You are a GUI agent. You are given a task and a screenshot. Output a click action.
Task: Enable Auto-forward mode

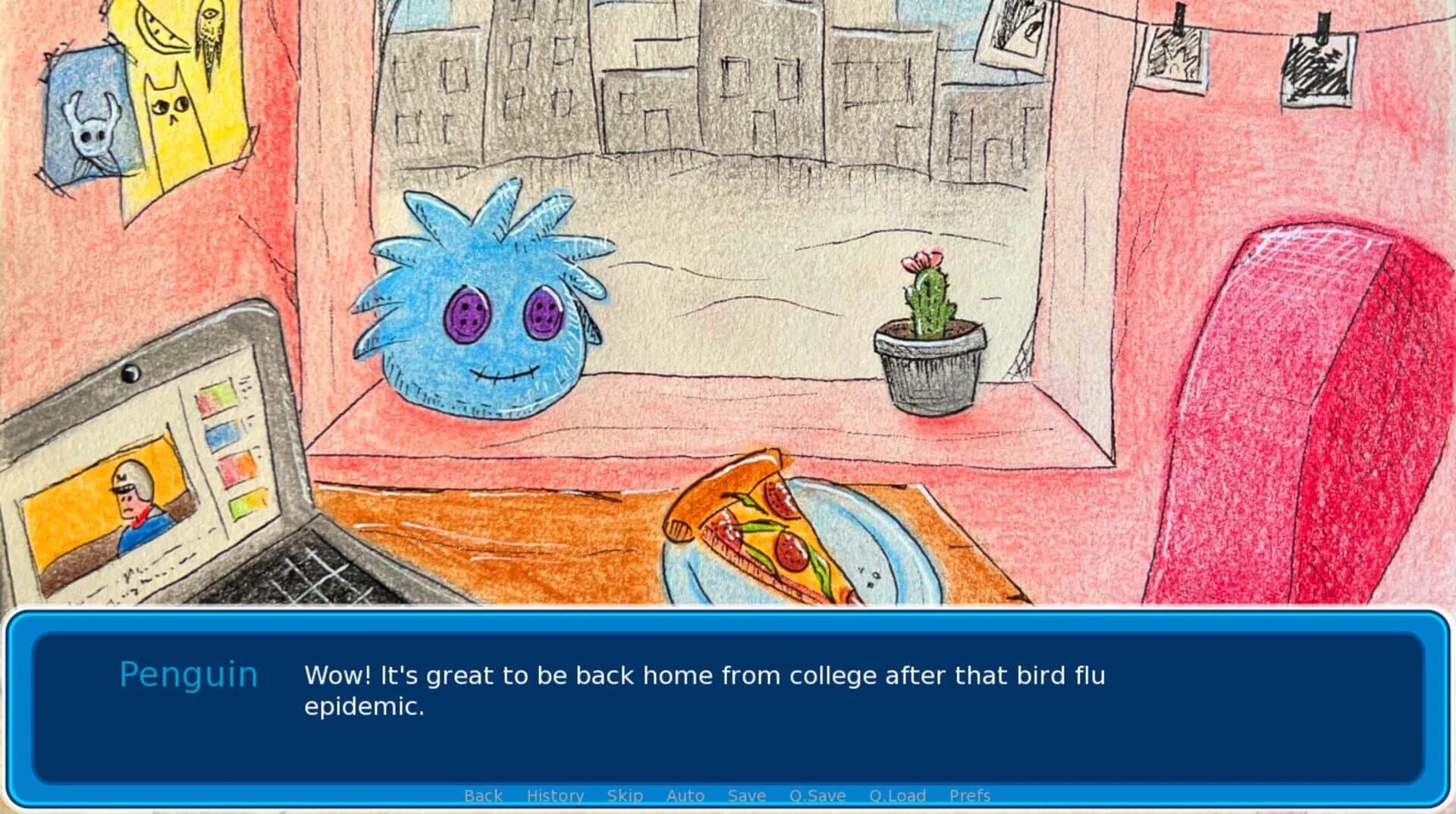pyautogui.click(x=685, y=795)
